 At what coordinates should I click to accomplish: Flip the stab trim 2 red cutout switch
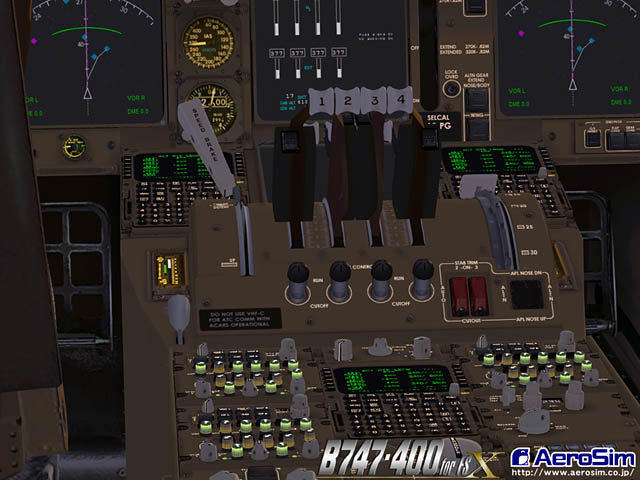tap(461, 294)
